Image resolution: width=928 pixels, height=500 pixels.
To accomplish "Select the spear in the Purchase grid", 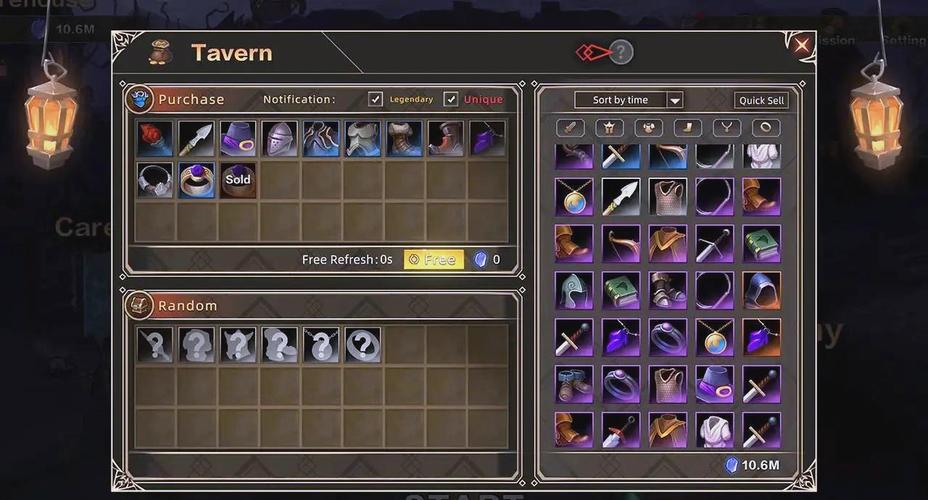I will pos(196,139).
